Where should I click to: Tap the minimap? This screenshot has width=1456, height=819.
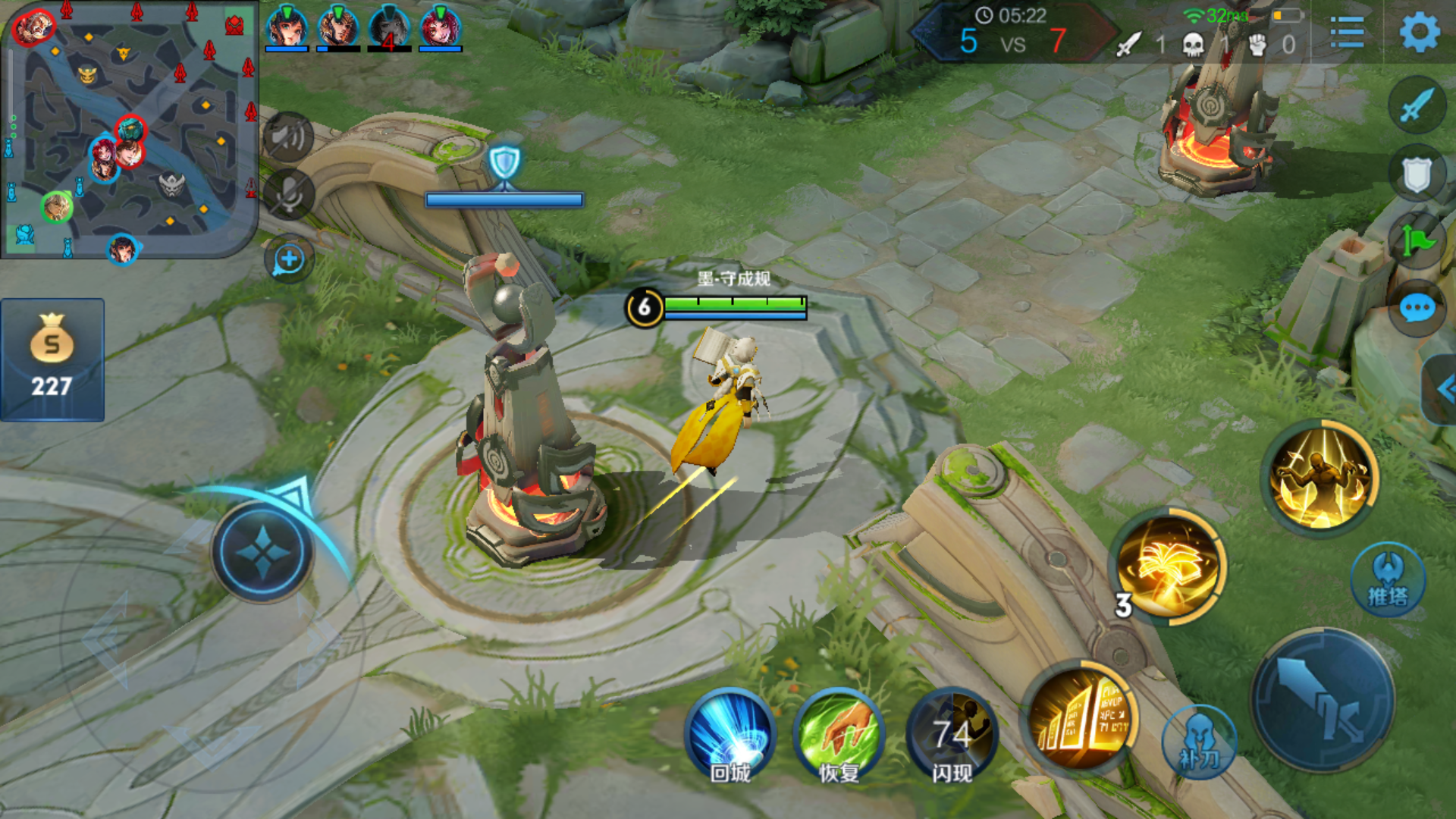pos(129,129)
